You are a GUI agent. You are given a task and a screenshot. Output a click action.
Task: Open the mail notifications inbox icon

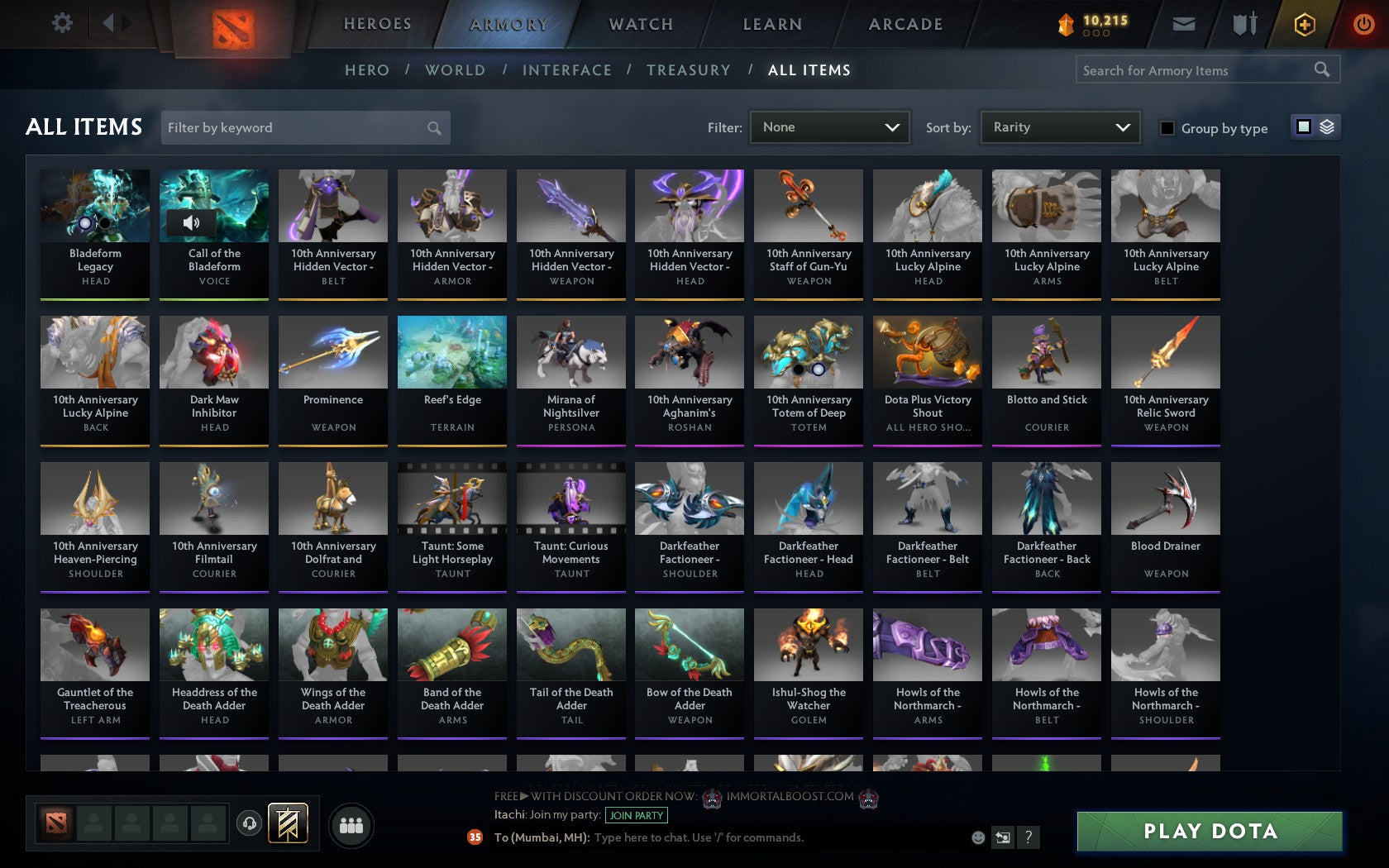coord(1184,24)
